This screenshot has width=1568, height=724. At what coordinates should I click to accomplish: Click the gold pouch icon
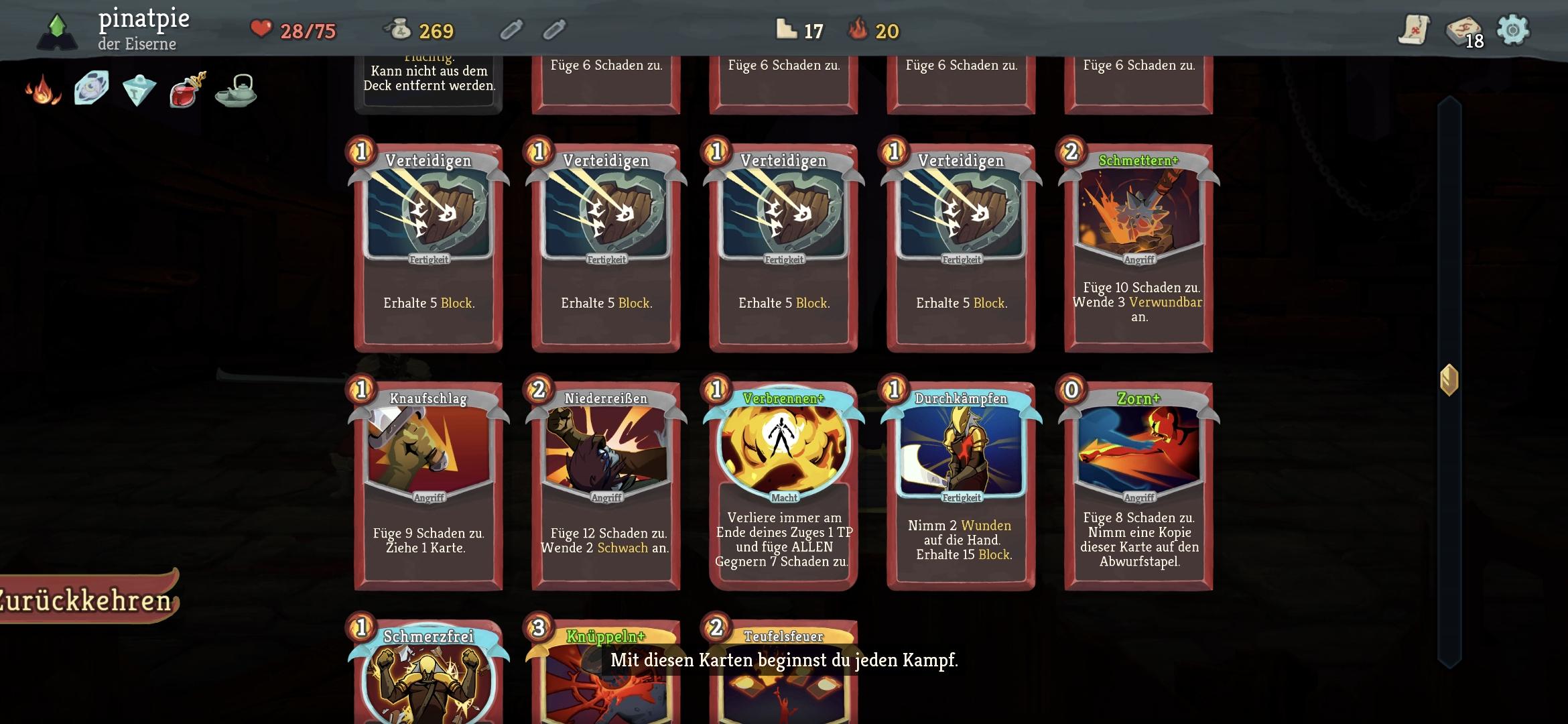398,29
